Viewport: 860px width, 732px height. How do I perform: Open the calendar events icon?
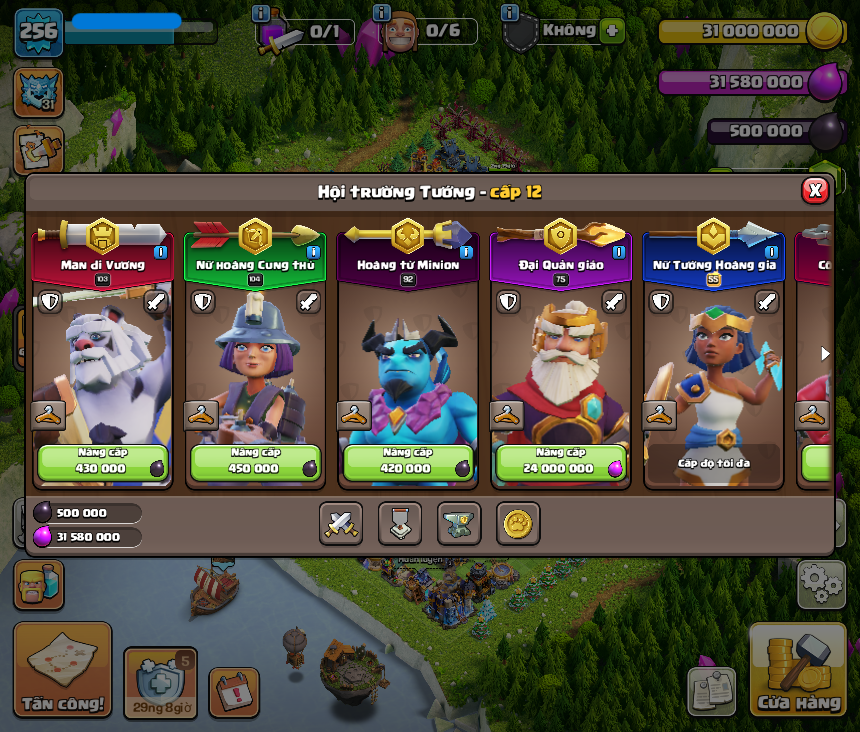coord(234,692)
